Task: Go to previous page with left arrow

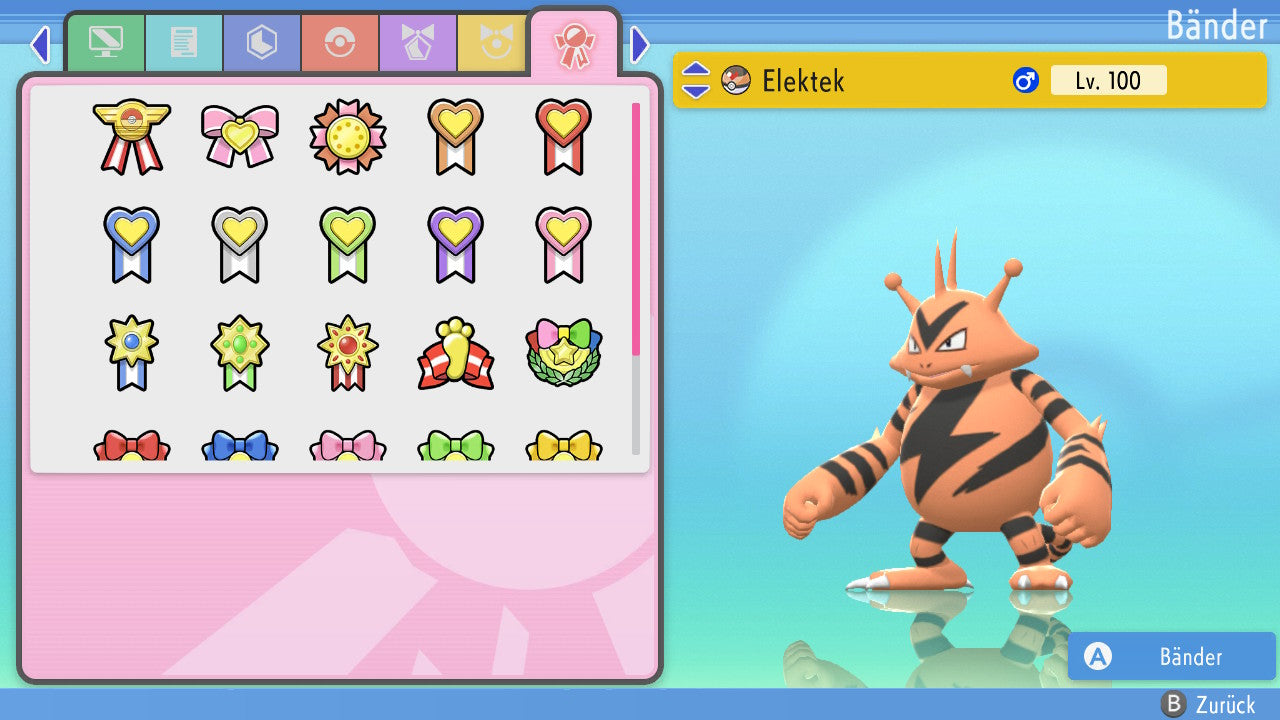Action: pos(40,44)
